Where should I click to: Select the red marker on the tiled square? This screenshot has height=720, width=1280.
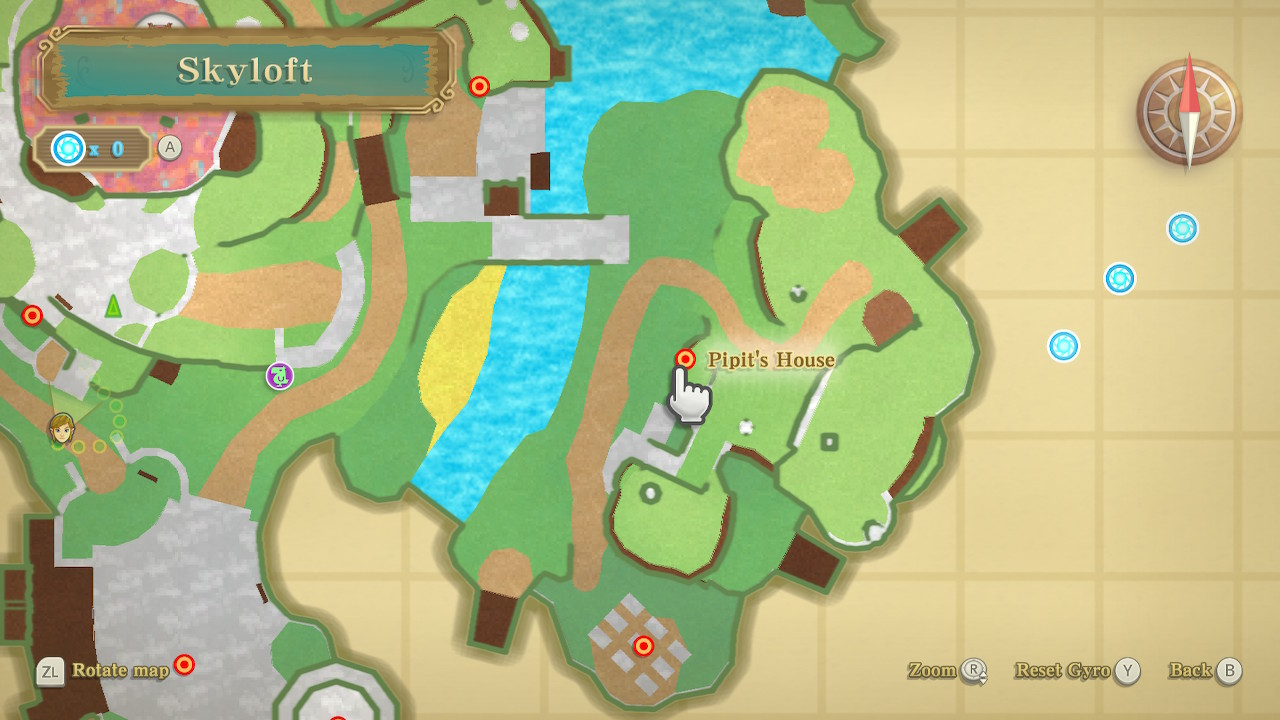(644, 646)
